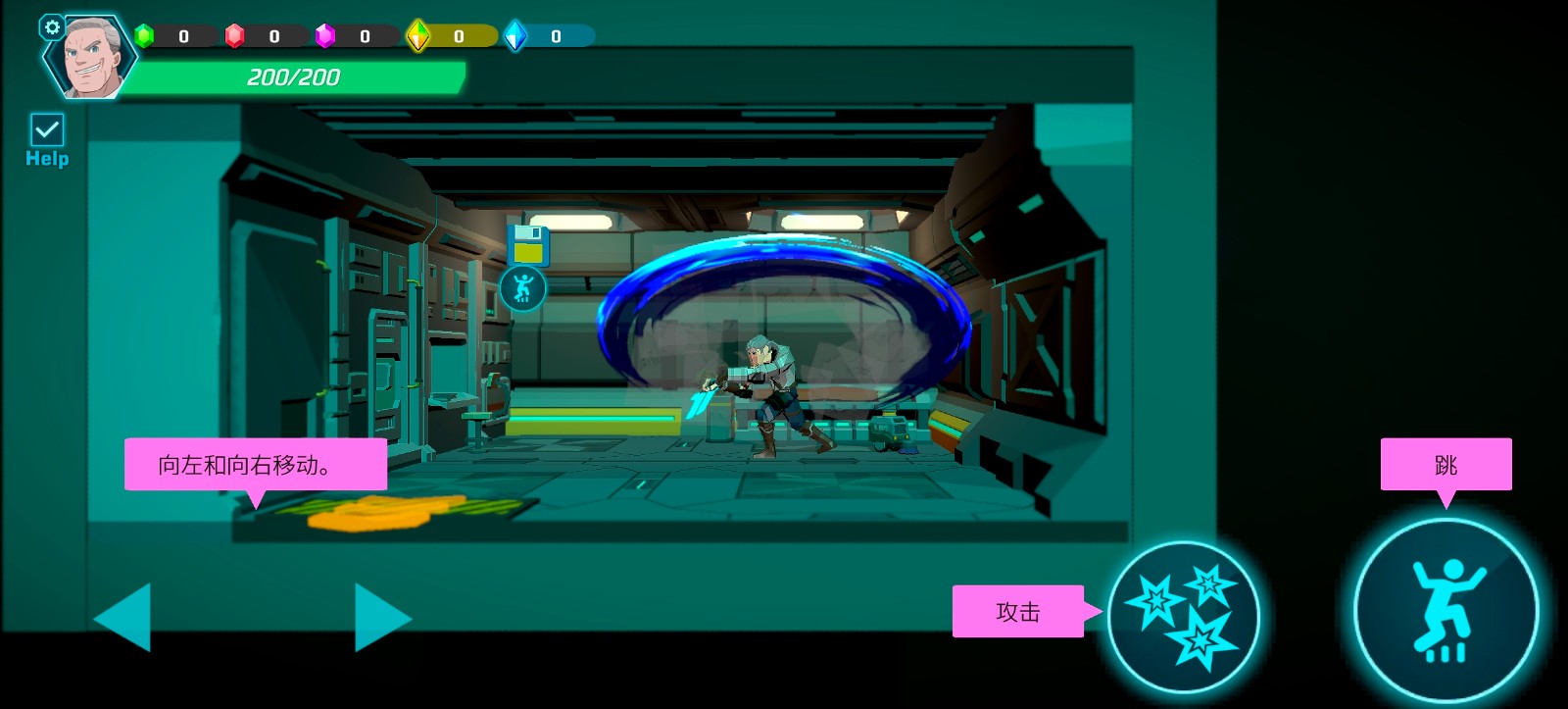
Task: Activate the attack button with stars
Action: (1183, 616)
